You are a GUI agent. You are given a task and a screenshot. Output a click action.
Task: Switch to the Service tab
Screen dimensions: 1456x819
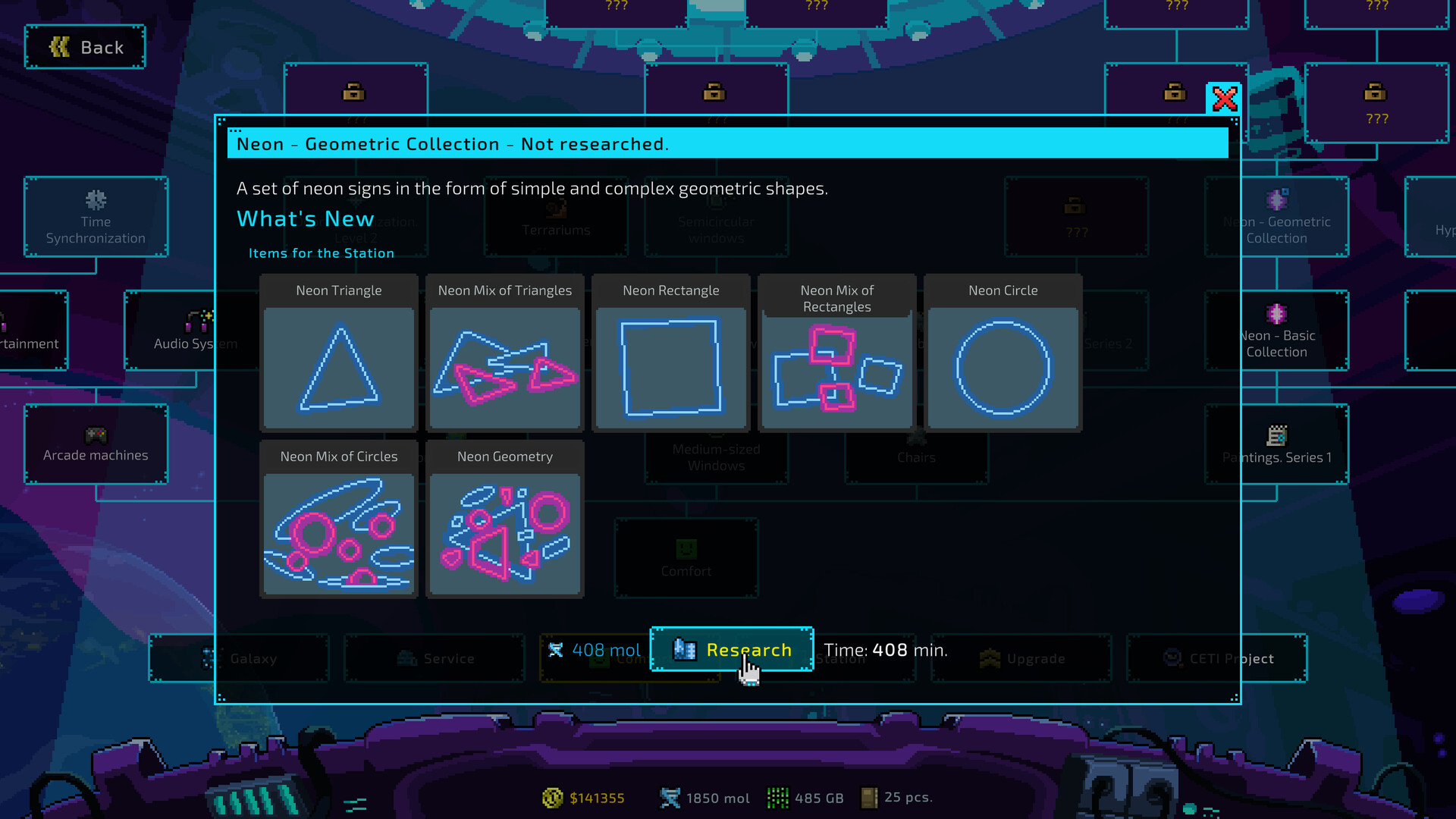coord(434,658)
